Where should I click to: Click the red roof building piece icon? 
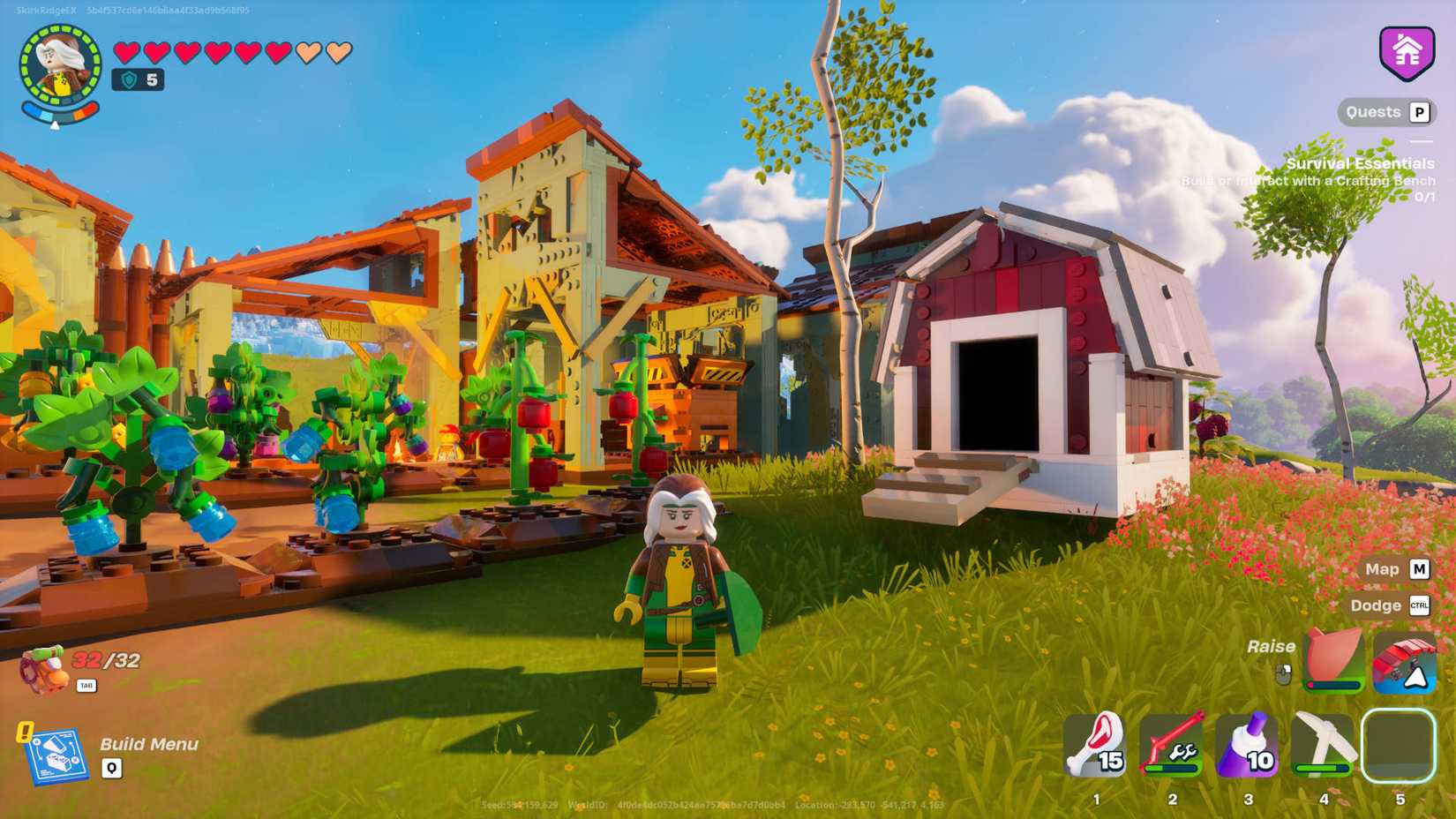(x=1403, y=664)
